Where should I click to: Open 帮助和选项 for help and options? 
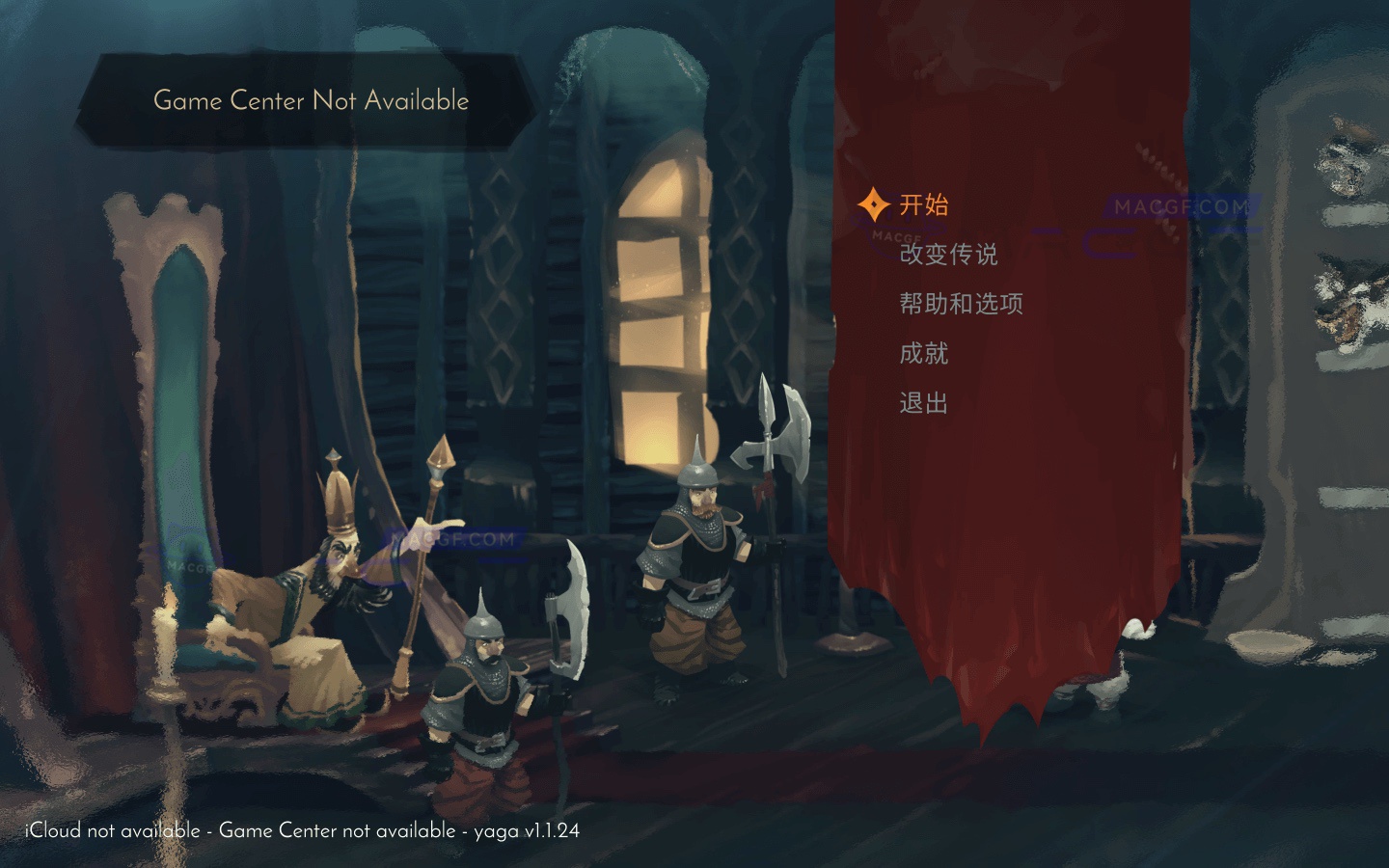[x=959, y=304]
